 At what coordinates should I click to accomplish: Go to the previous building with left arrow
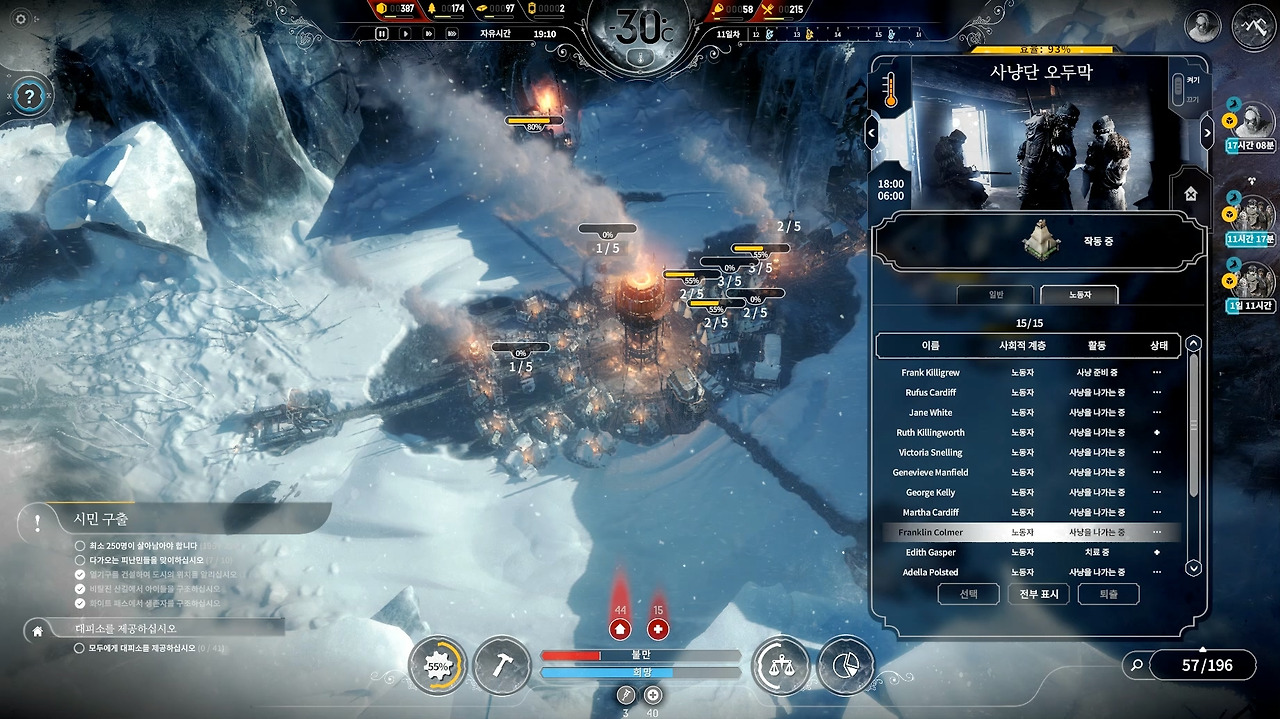point(871,133)
